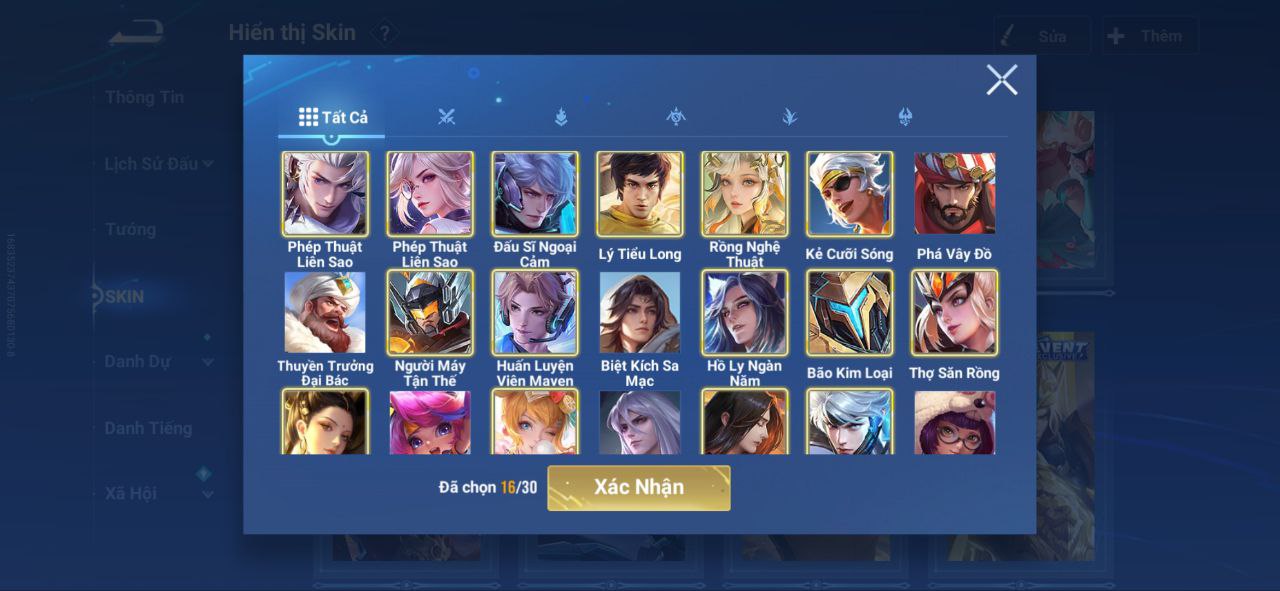Go back using the return arrow
This screenshot has height=591, width=1280.
pos(136,34)
